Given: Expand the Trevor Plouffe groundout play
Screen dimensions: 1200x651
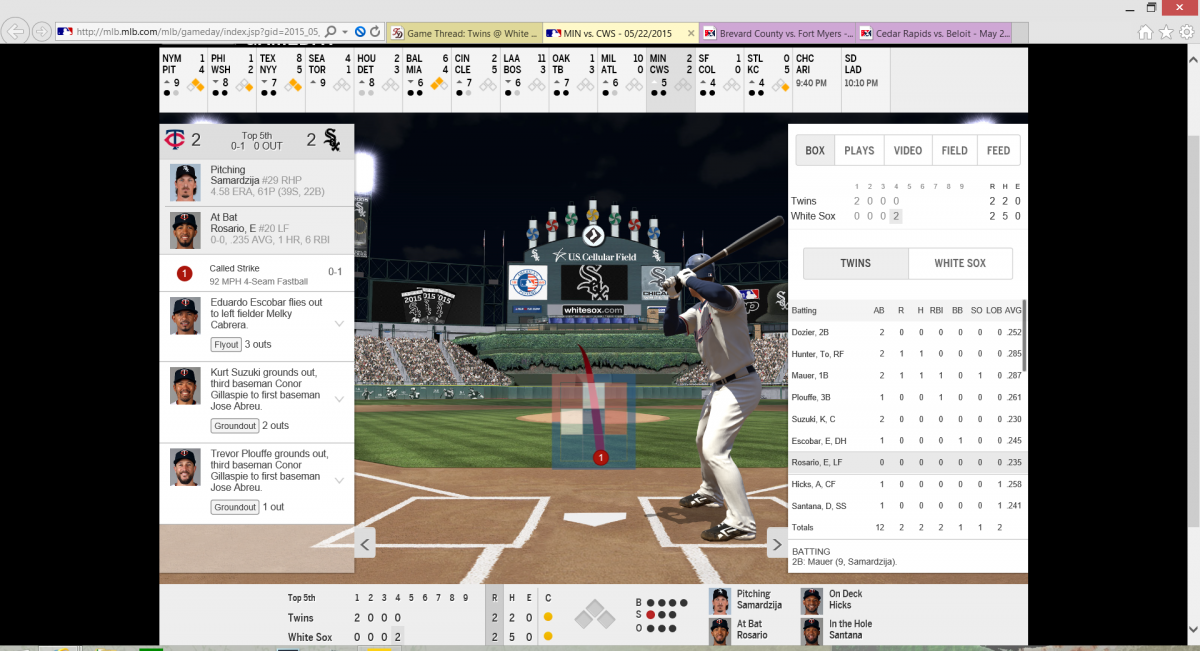Looking at the screenshot, I should coord(339,480).
